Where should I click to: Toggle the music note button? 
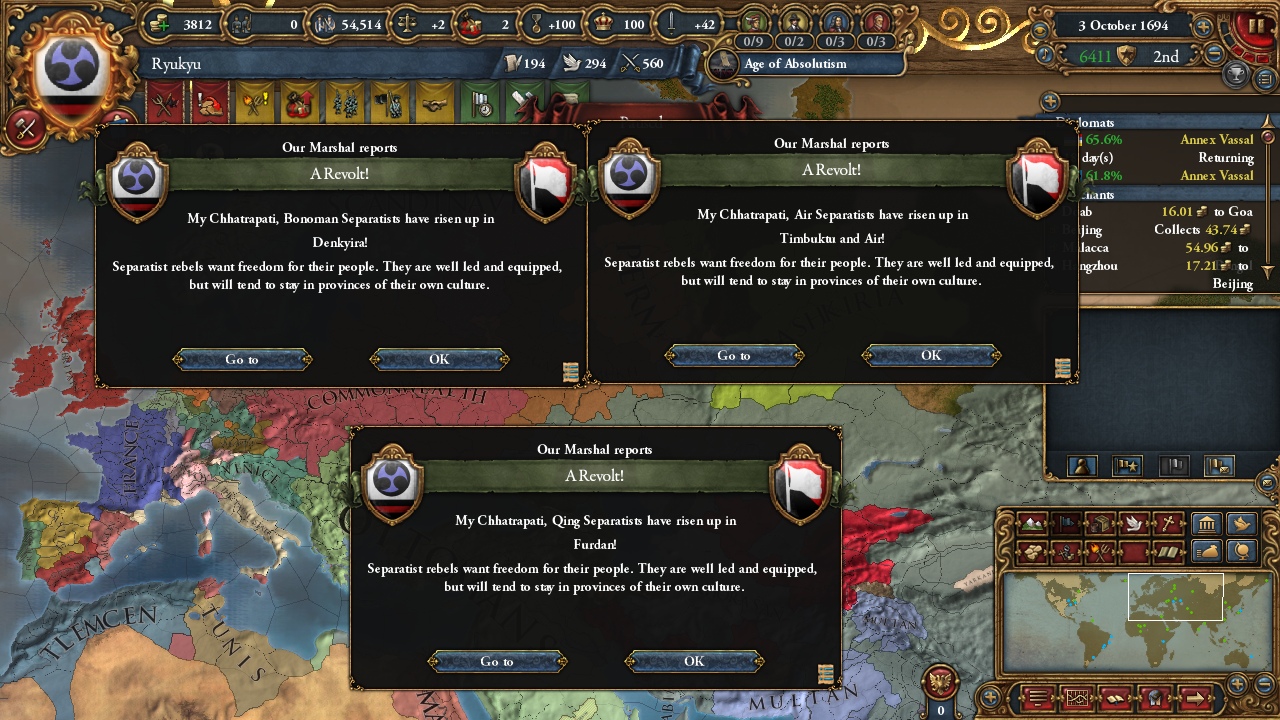1045,54
